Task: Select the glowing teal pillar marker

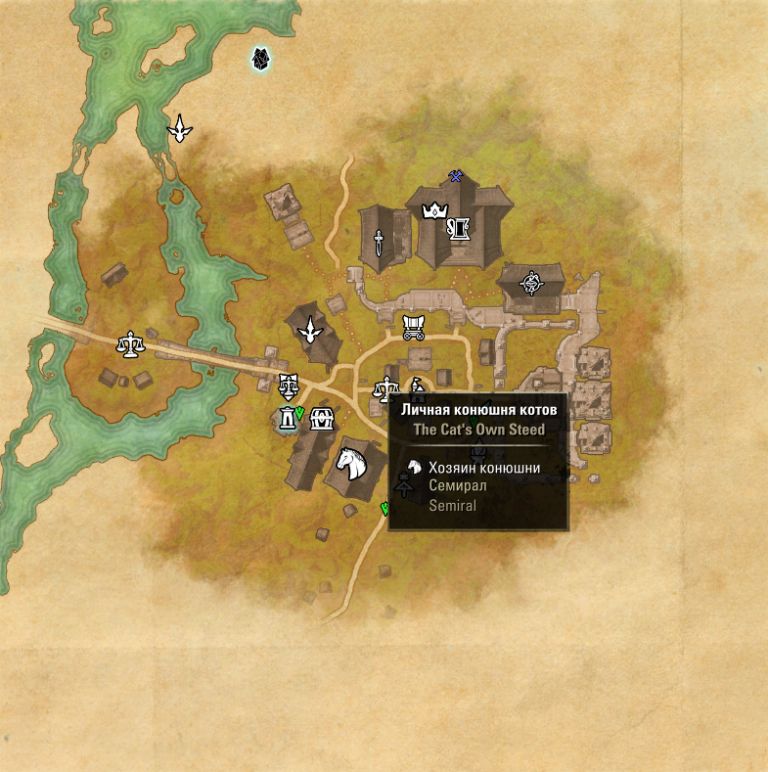Action: (289, 420)
